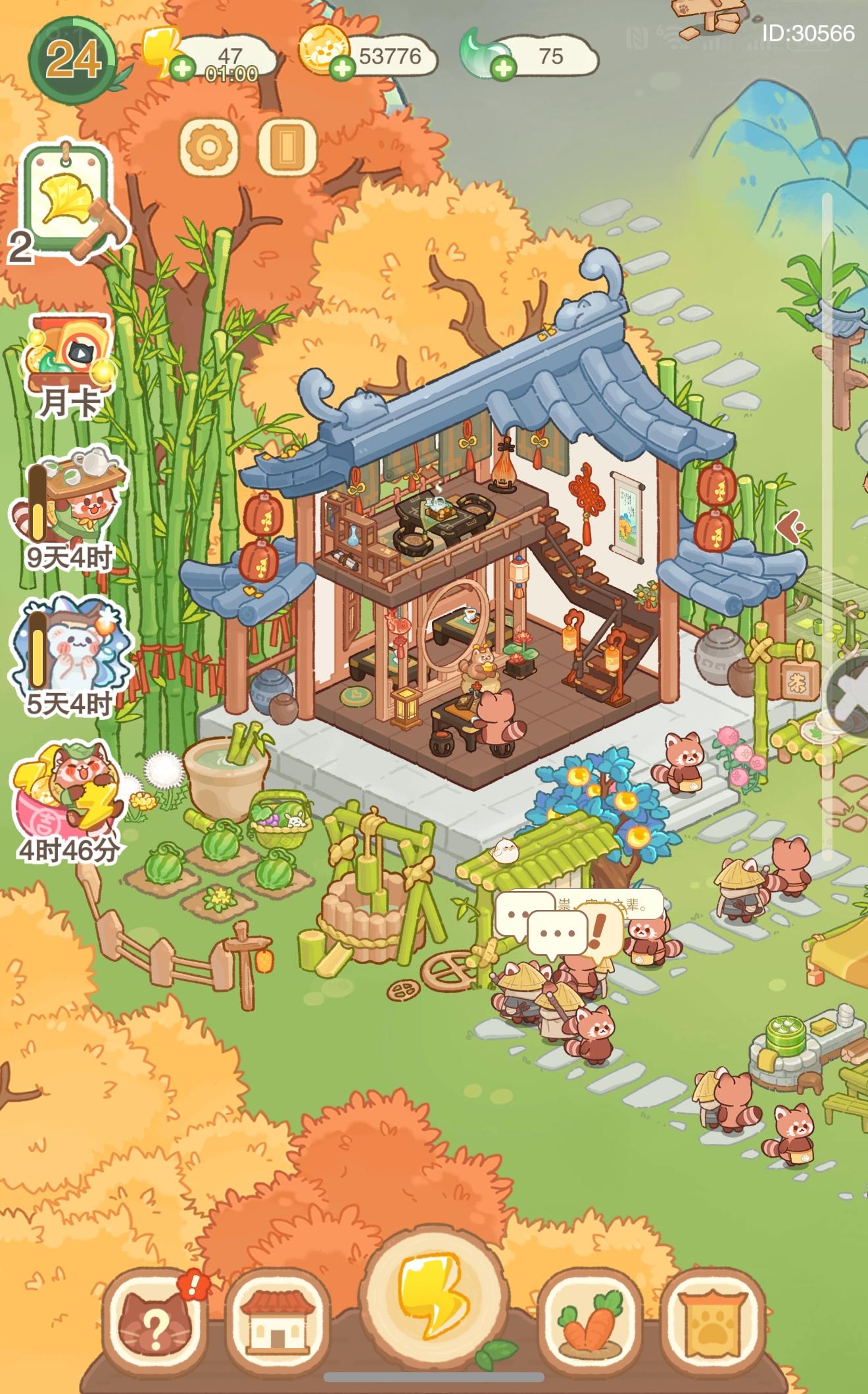Image resolution: width=868 pixels, height=1394 pixels.
Task: Open the lightning energy button in bottom center
Action: [x=434, y=1296]
